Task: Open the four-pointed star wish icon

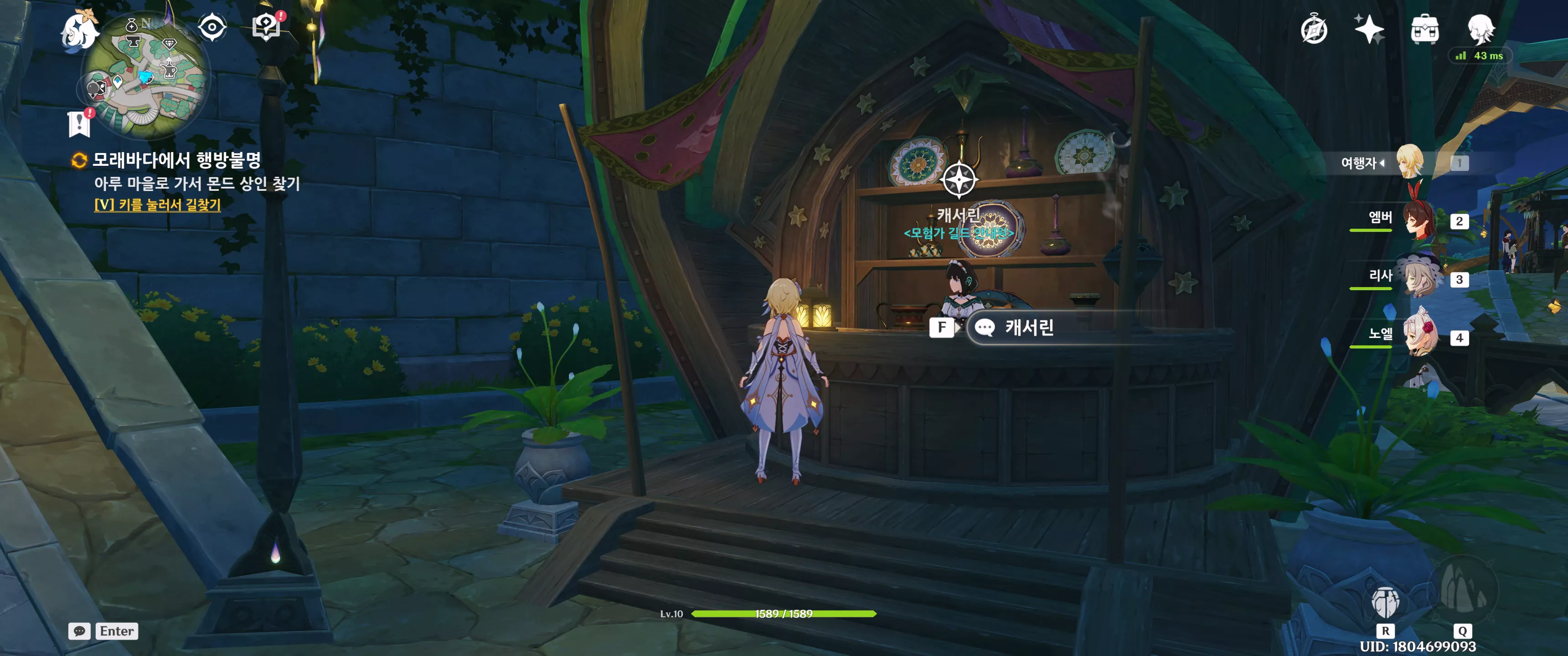Action: (1369, 29)
